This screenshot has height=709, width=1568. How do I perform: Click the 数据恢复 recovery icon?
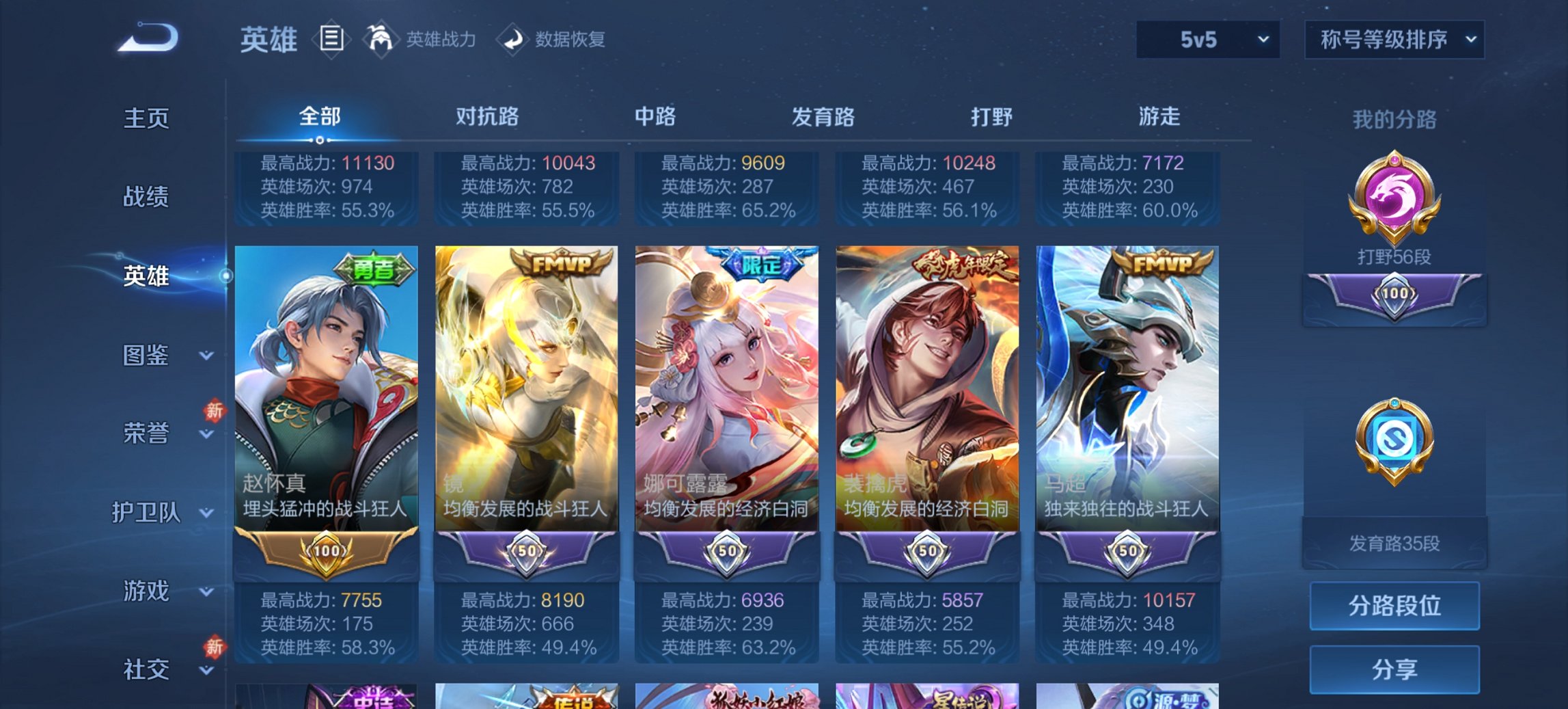coord(514,39)
